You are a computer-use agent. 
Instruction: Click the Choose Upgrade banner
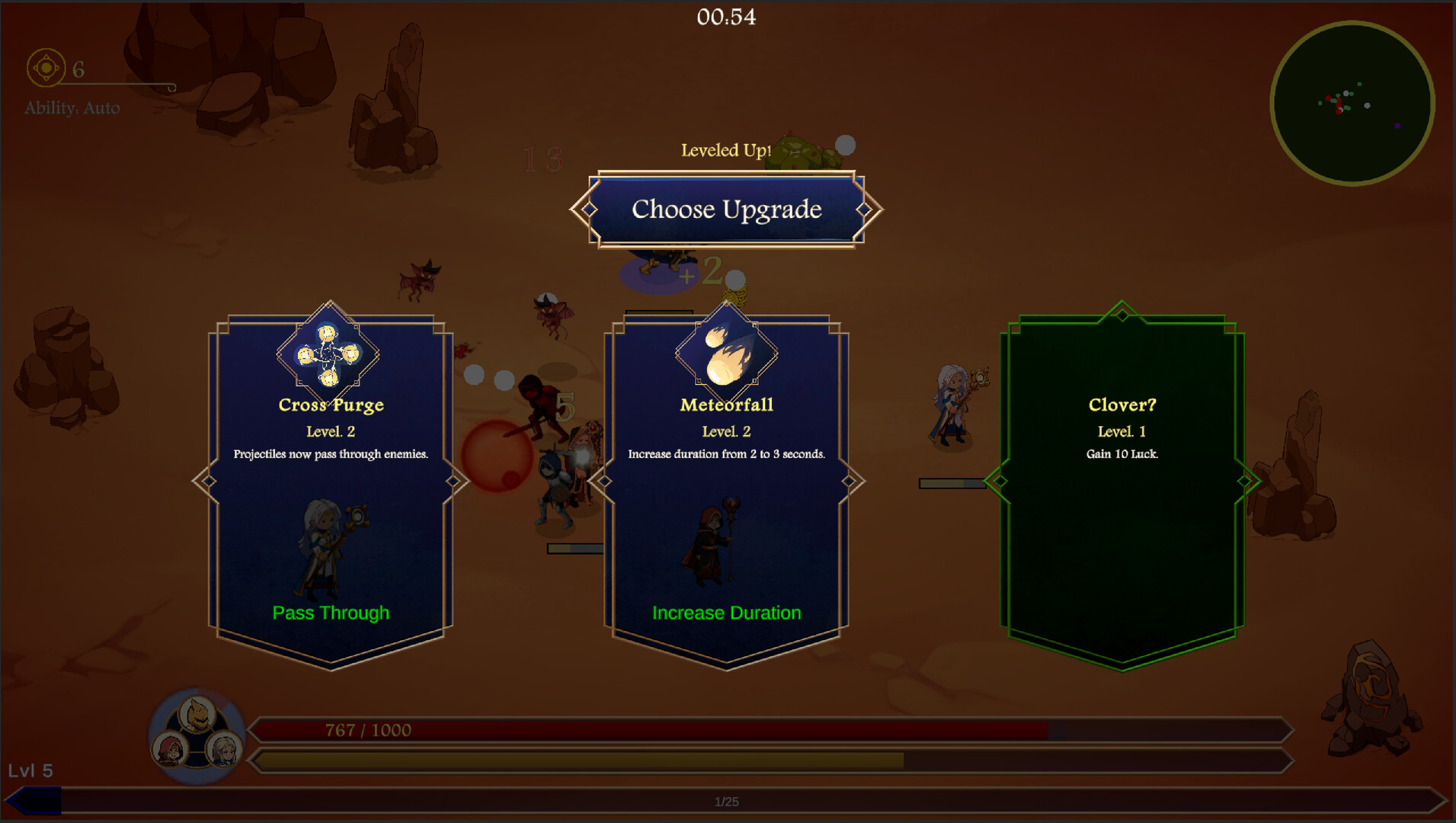click(725, 209)
